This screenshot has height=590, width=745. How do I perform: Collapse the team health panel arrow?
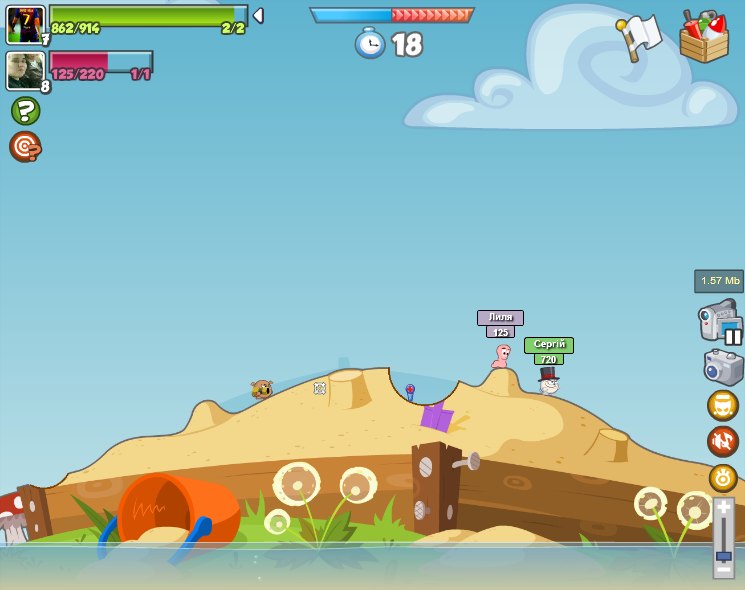click(x=258, y=15)
